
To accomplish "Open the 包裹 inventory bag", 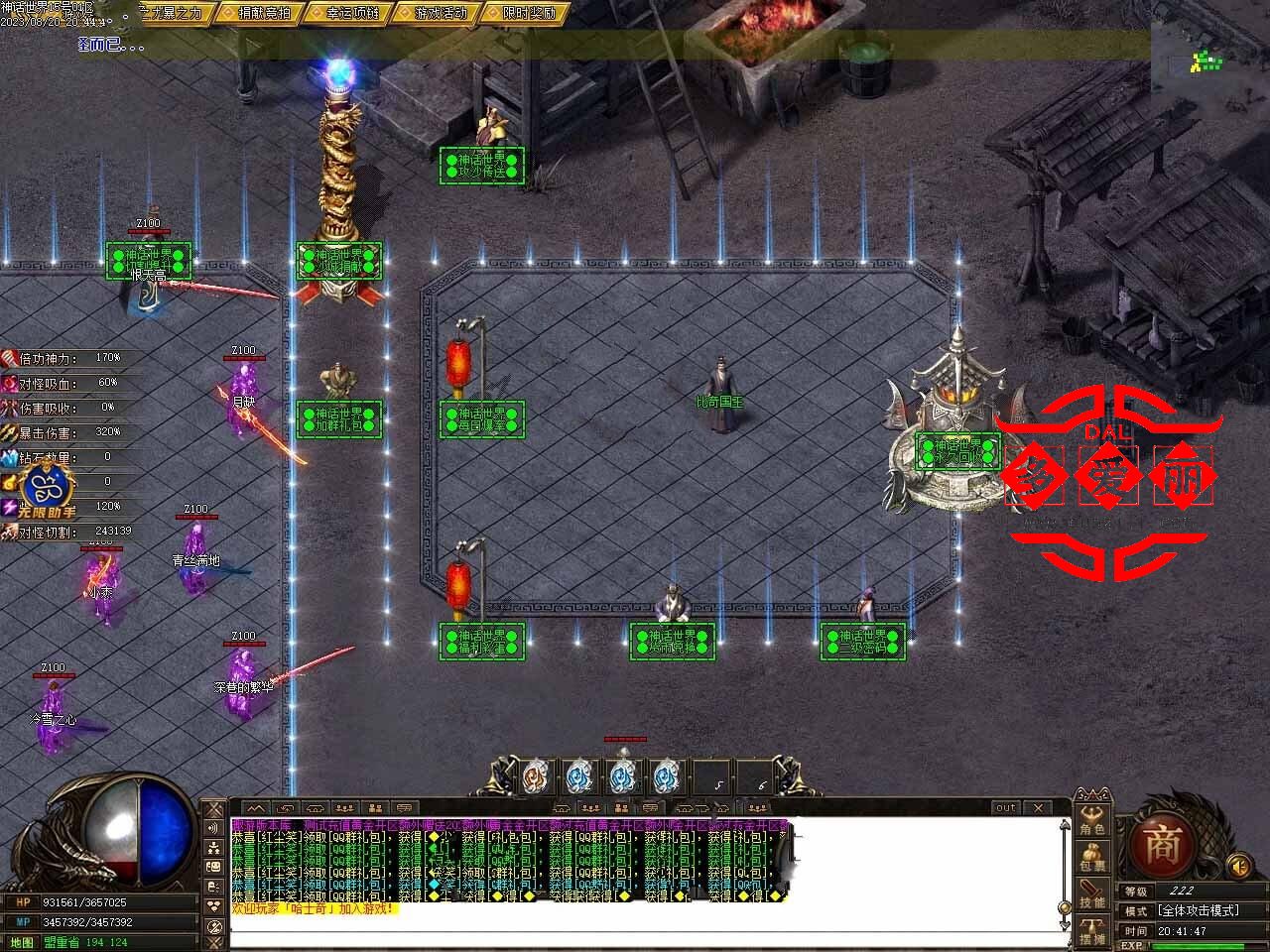I will 1092,857.
